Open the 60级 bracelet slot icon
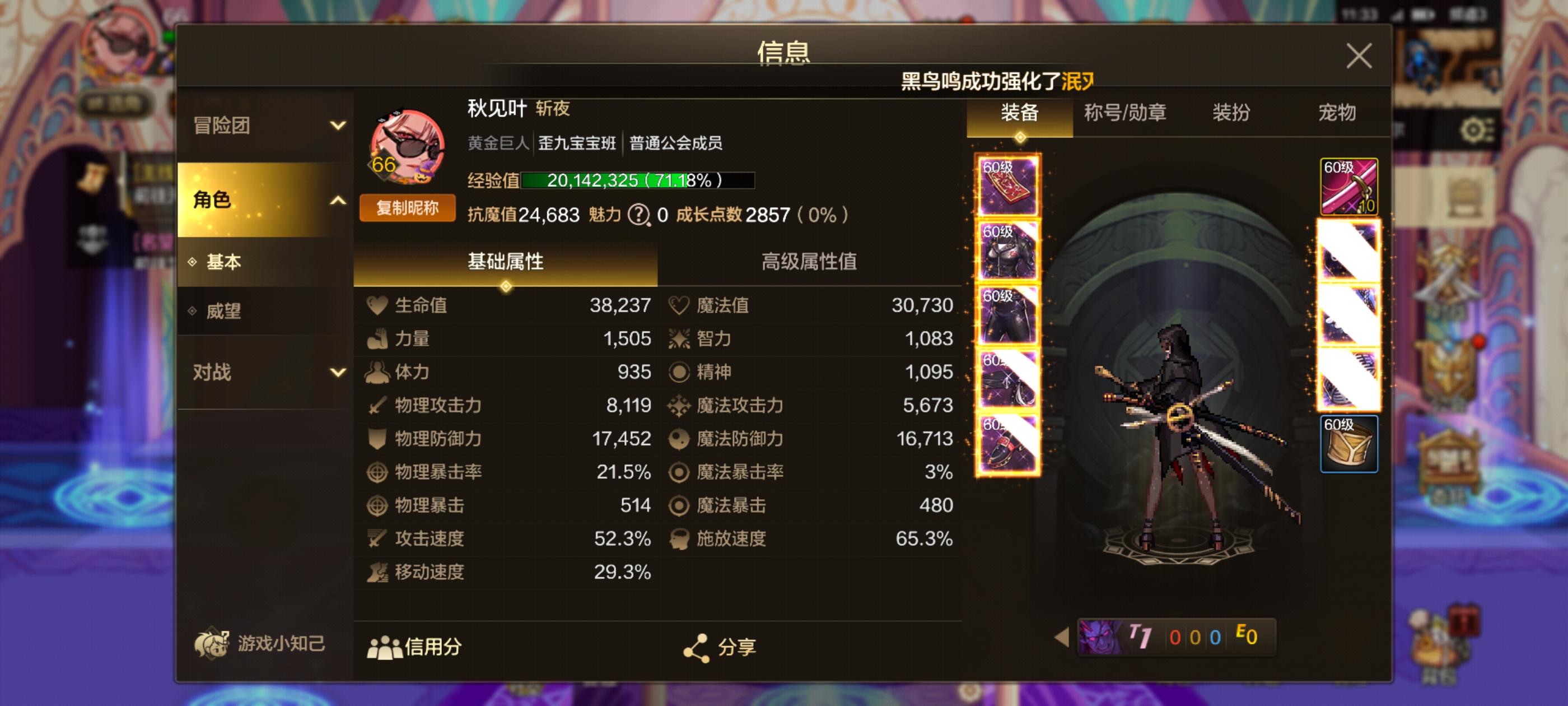The height and width of the screenshot is (706, 1568). [x=1350, y=442]
